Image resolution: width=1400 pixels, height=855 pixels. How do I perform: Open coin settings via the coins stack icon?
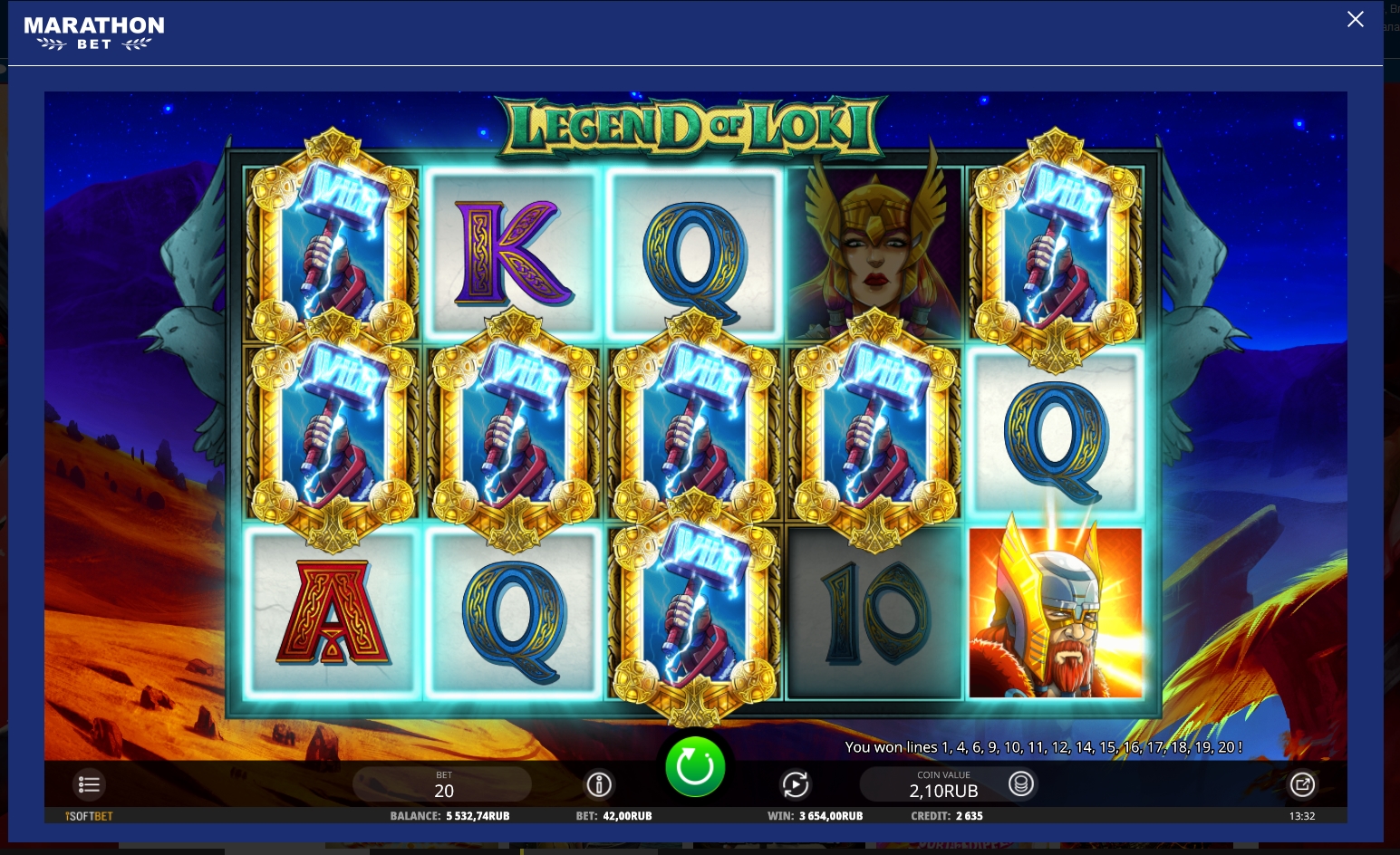[x=1021, y=784]
